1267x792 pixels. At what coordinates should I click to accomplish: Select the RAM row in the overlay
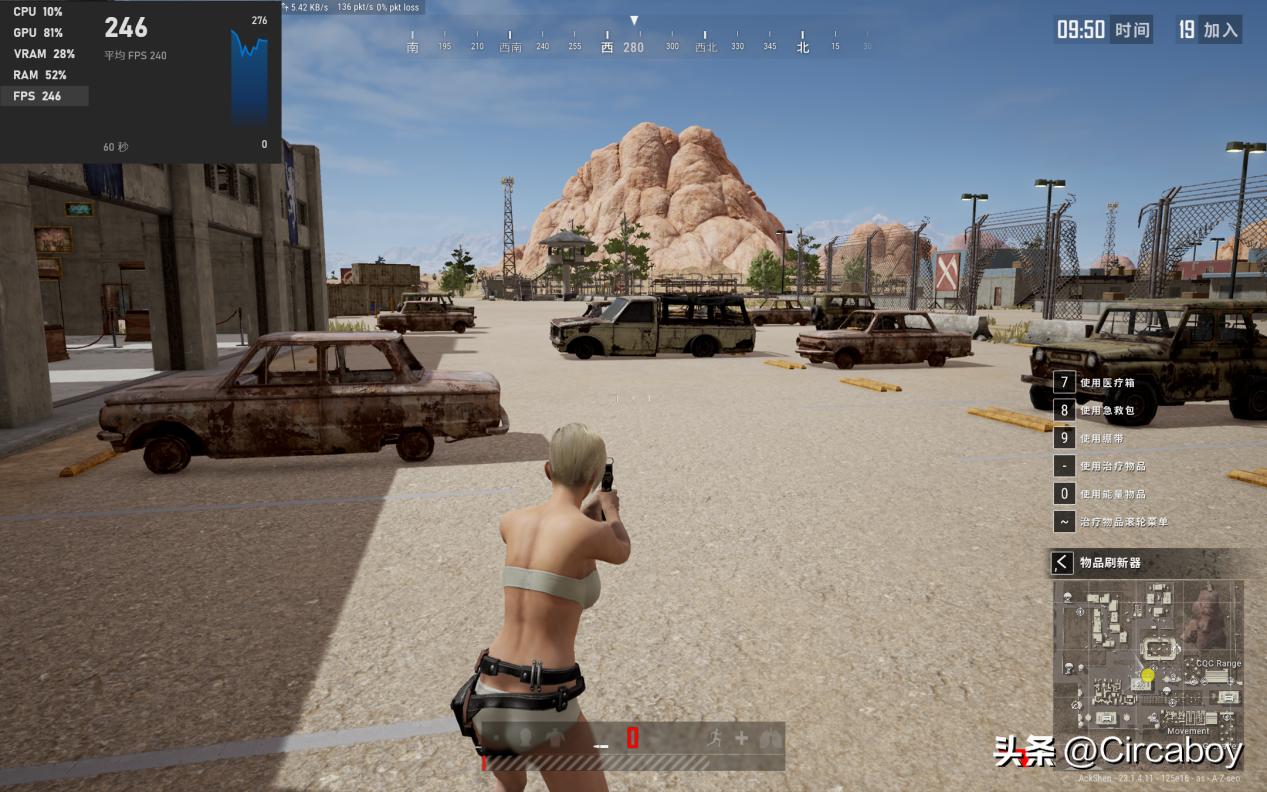[40, 75]
